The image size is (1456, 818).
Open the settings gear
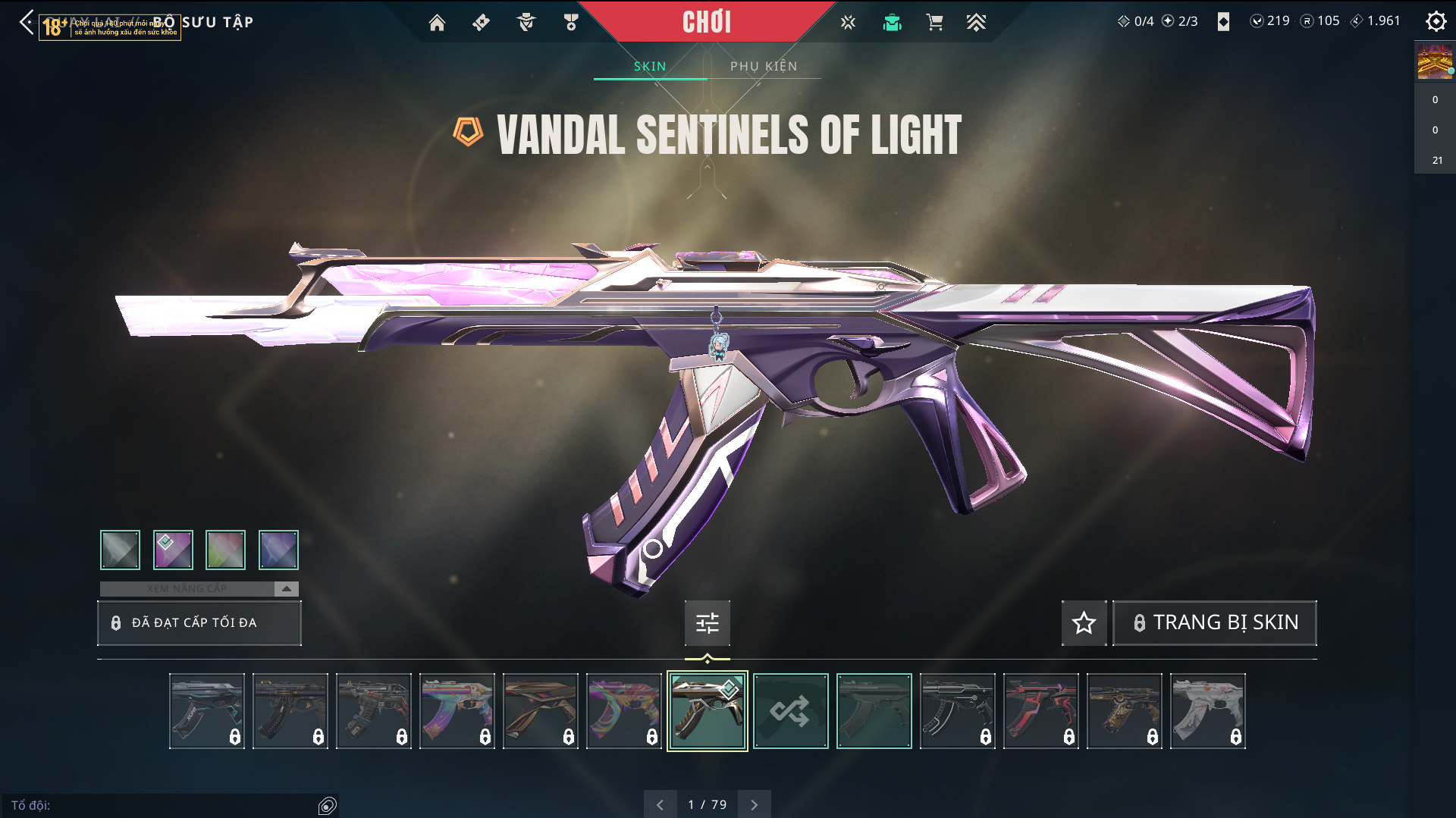tap(1436, 21)
